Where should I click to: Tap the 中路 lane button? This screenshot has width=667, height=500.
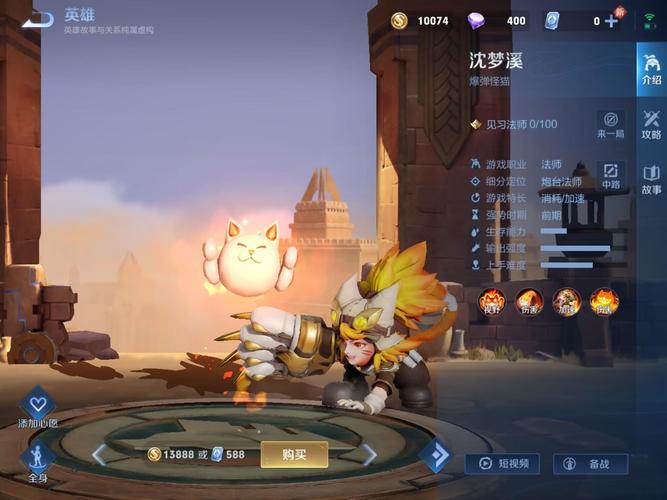[x=611, y=174]
